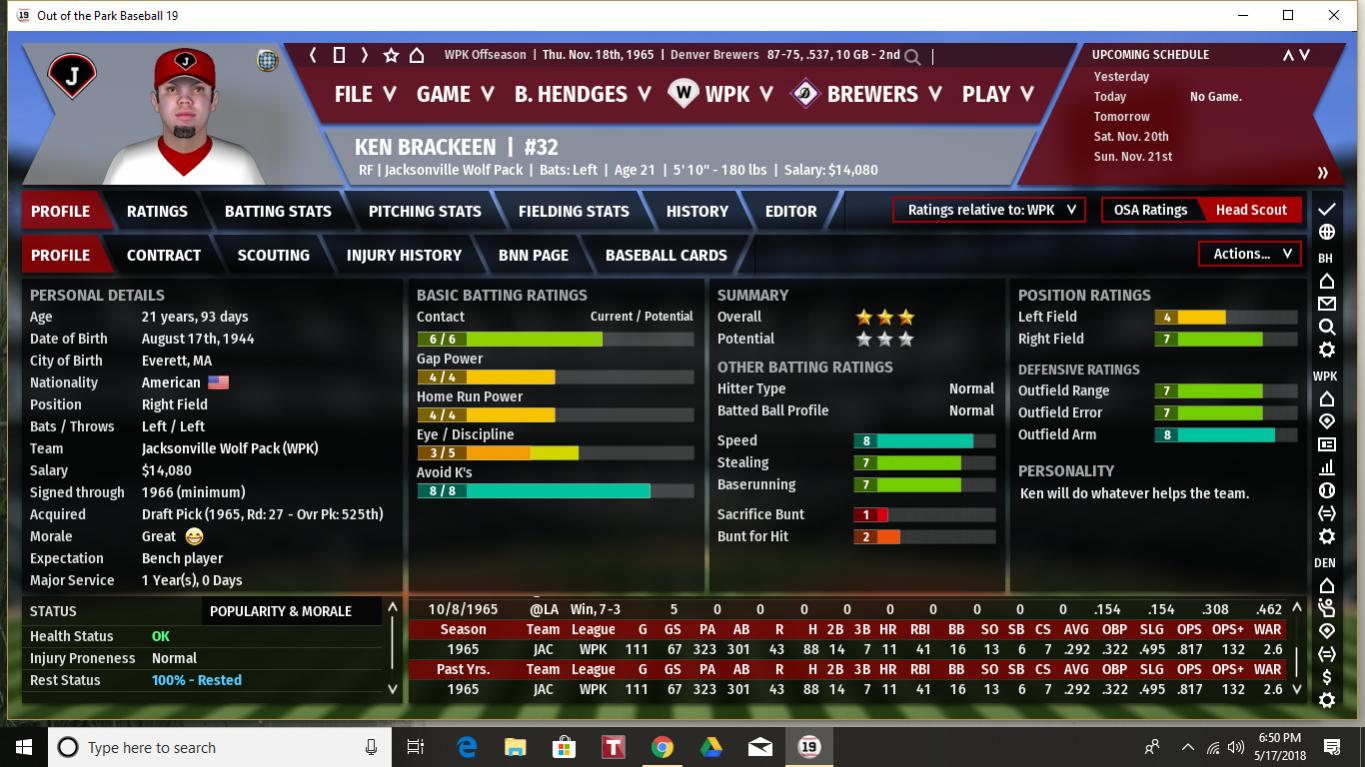This screenshot has width=1365, height=767.
Task: Open the B. HENDGES manager menu
Action: pos(582,94)
